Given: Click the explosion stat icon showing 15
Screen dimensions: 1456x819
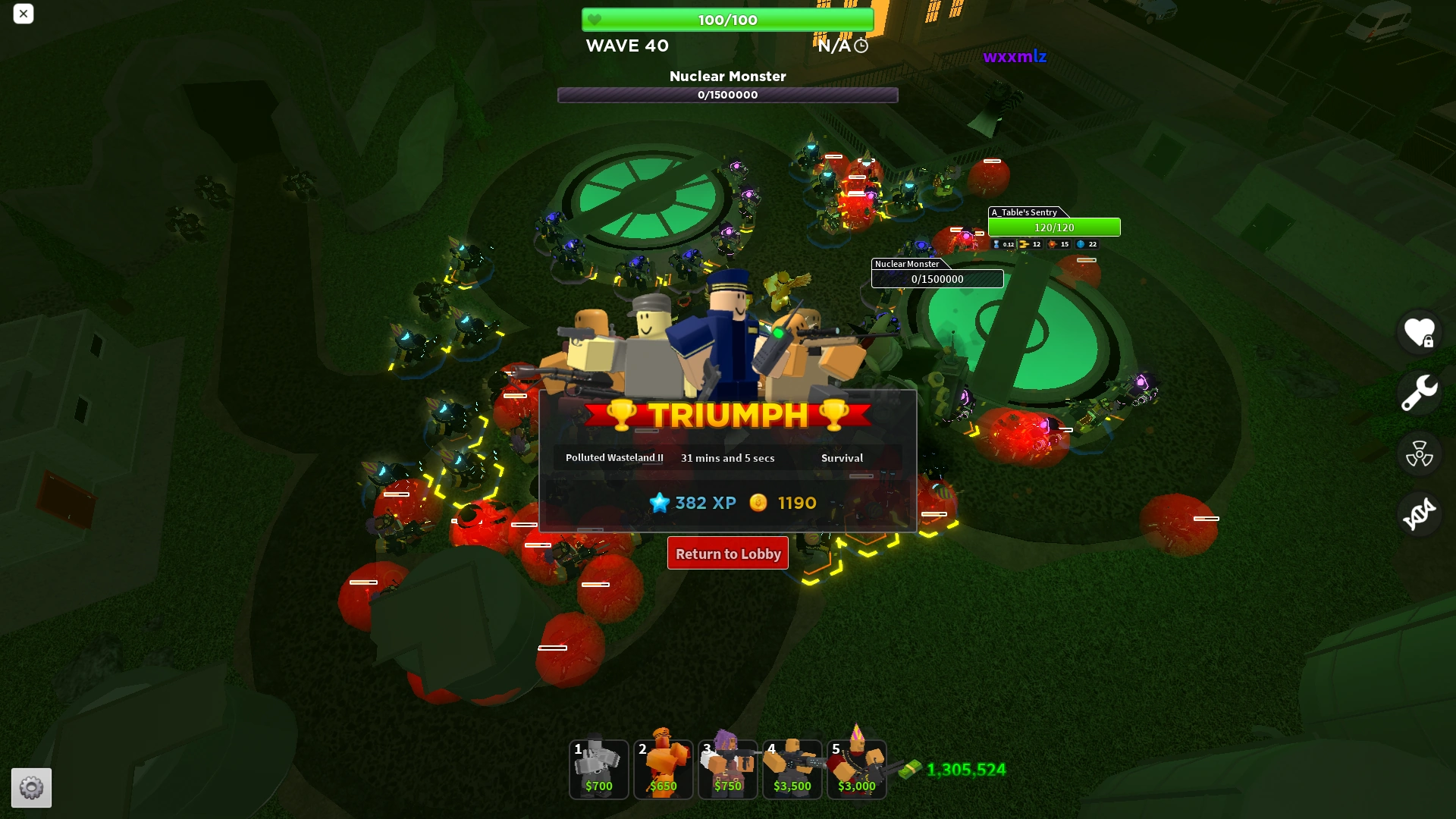Looking at the screenshot, I should [x=1054, y=244].
